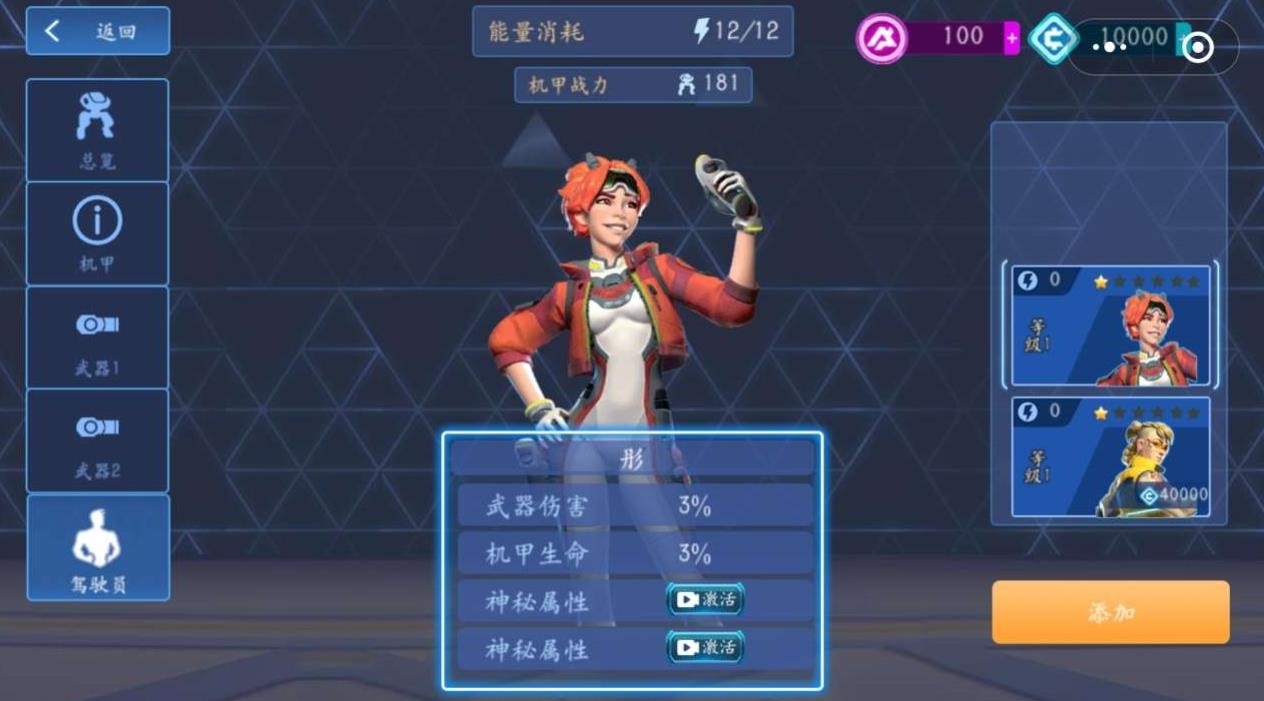Close the mini-program with the circle button

pyautogui.click(x=1198, y=47)
